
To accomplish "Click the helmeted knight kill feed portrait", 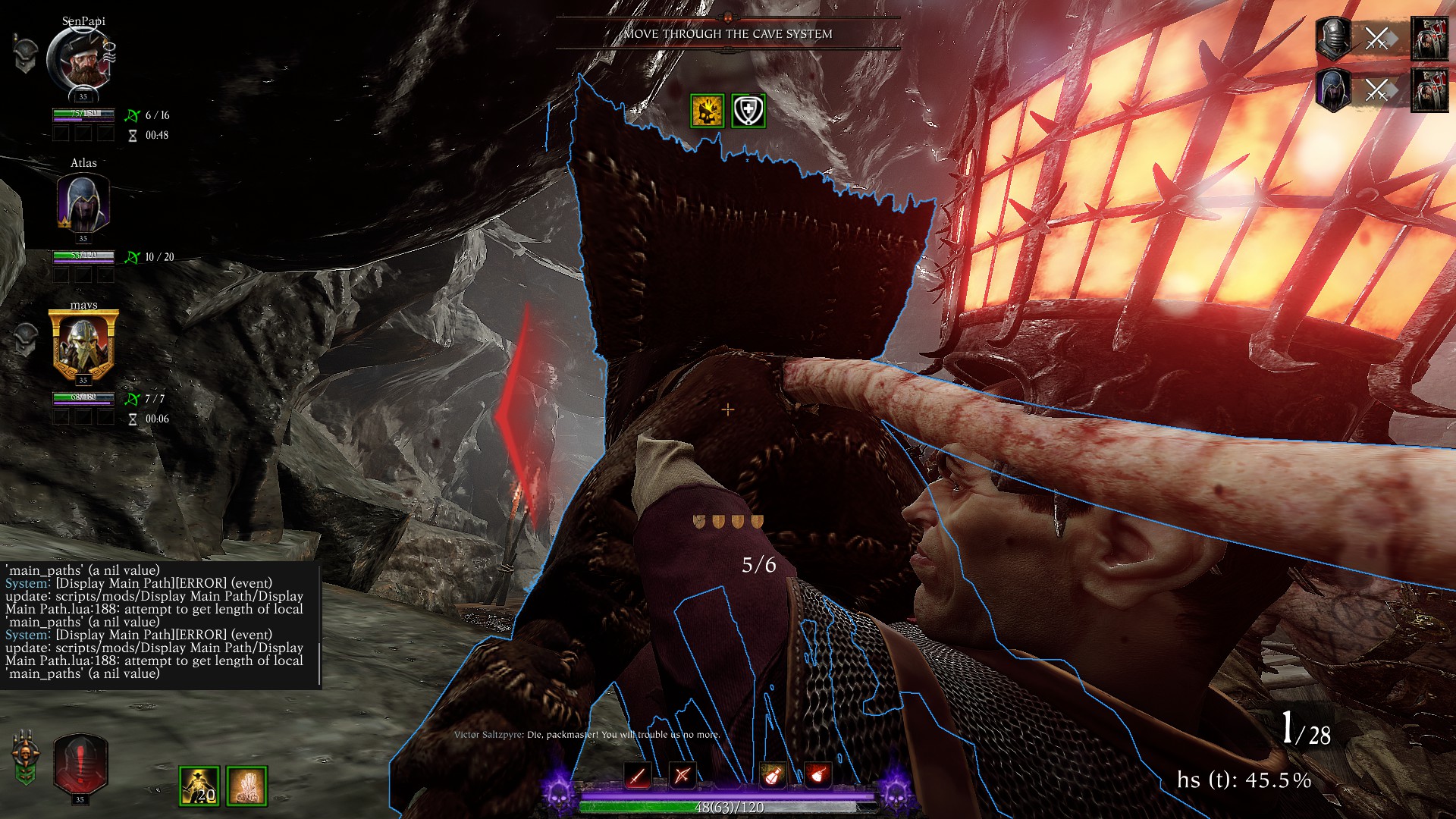I will 1332,38.
